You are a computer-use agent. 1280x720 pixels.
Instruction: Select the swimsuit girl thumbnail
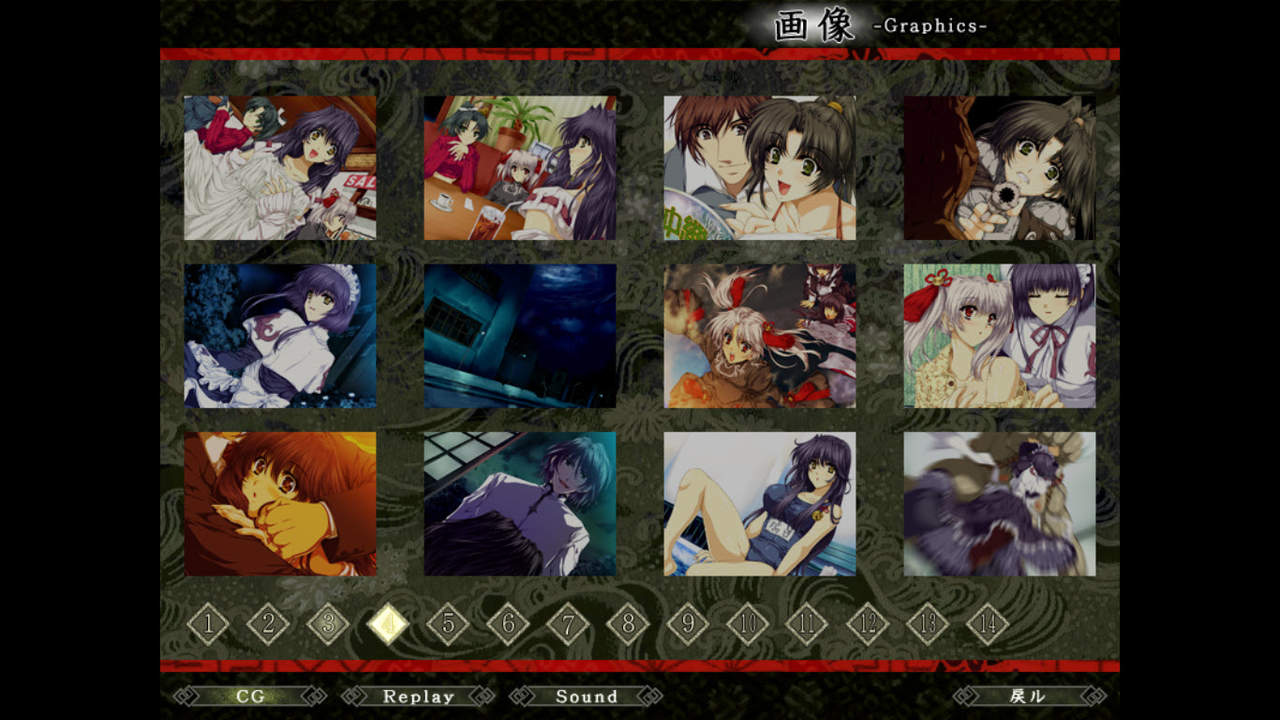pyautogui.click(x=760, y=504)
